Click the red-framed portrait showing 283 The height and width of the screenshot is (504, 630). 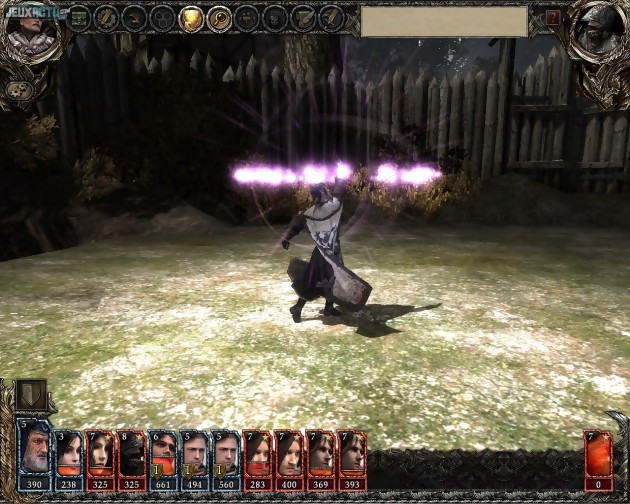click(x=257, y=455)
